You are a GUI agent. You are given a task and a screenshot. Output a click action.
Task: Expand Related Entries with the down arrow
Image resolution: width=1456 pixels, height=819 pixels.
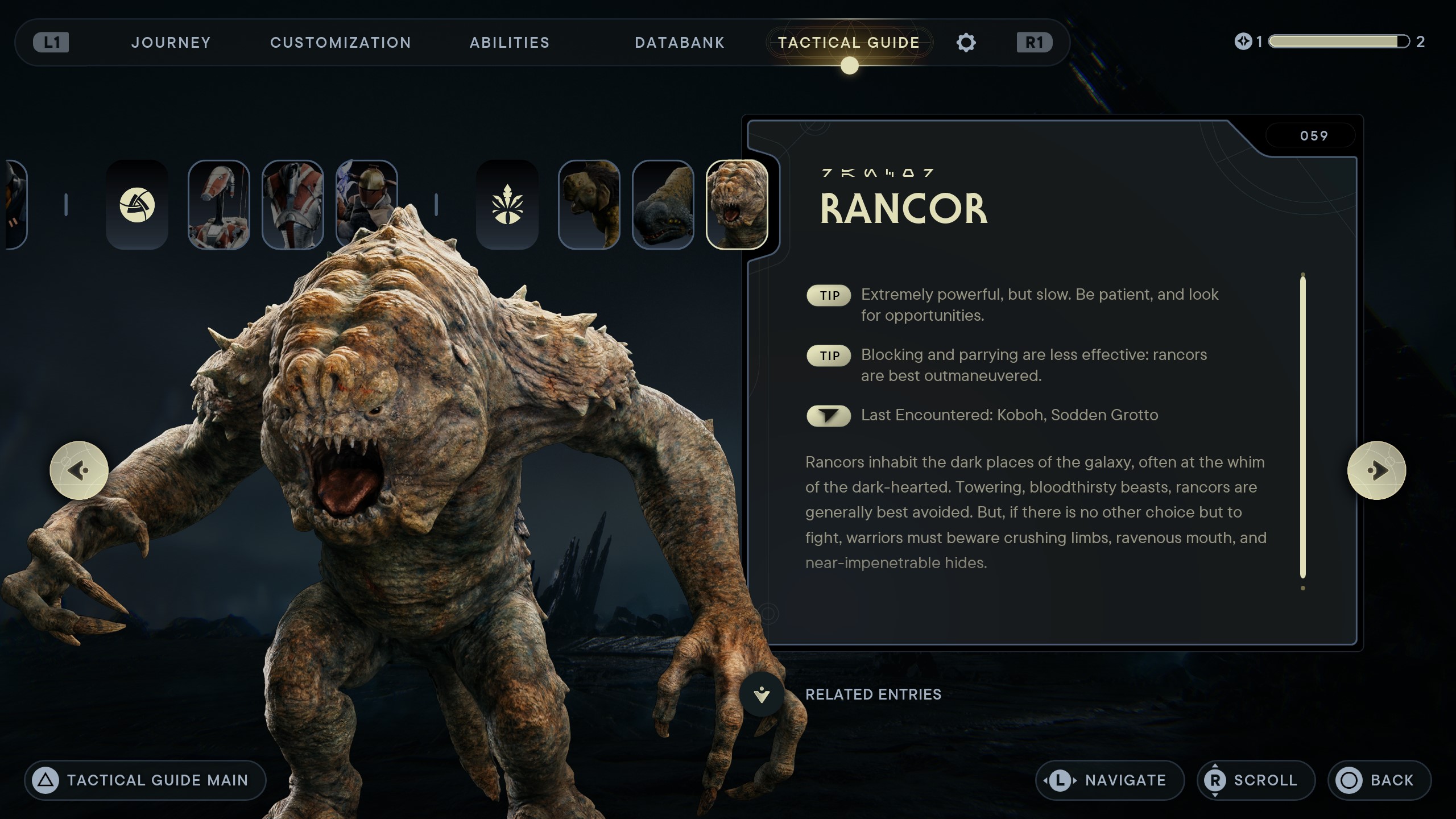point(760,694)
